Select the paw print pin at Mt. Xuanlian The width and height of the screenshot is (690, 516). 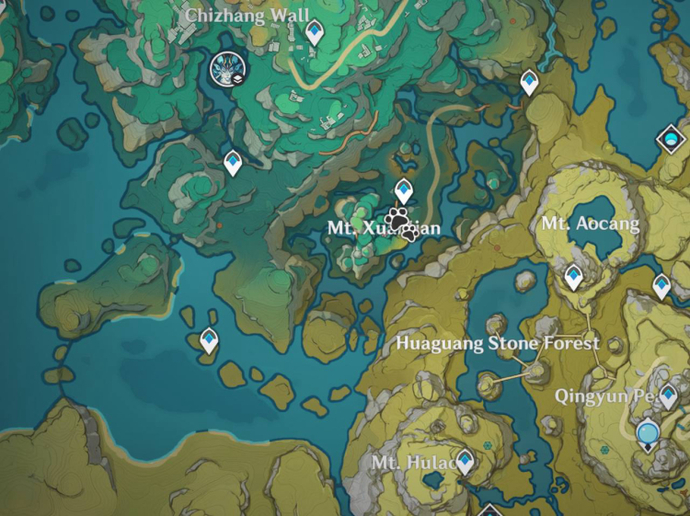[x=399, y=219]
